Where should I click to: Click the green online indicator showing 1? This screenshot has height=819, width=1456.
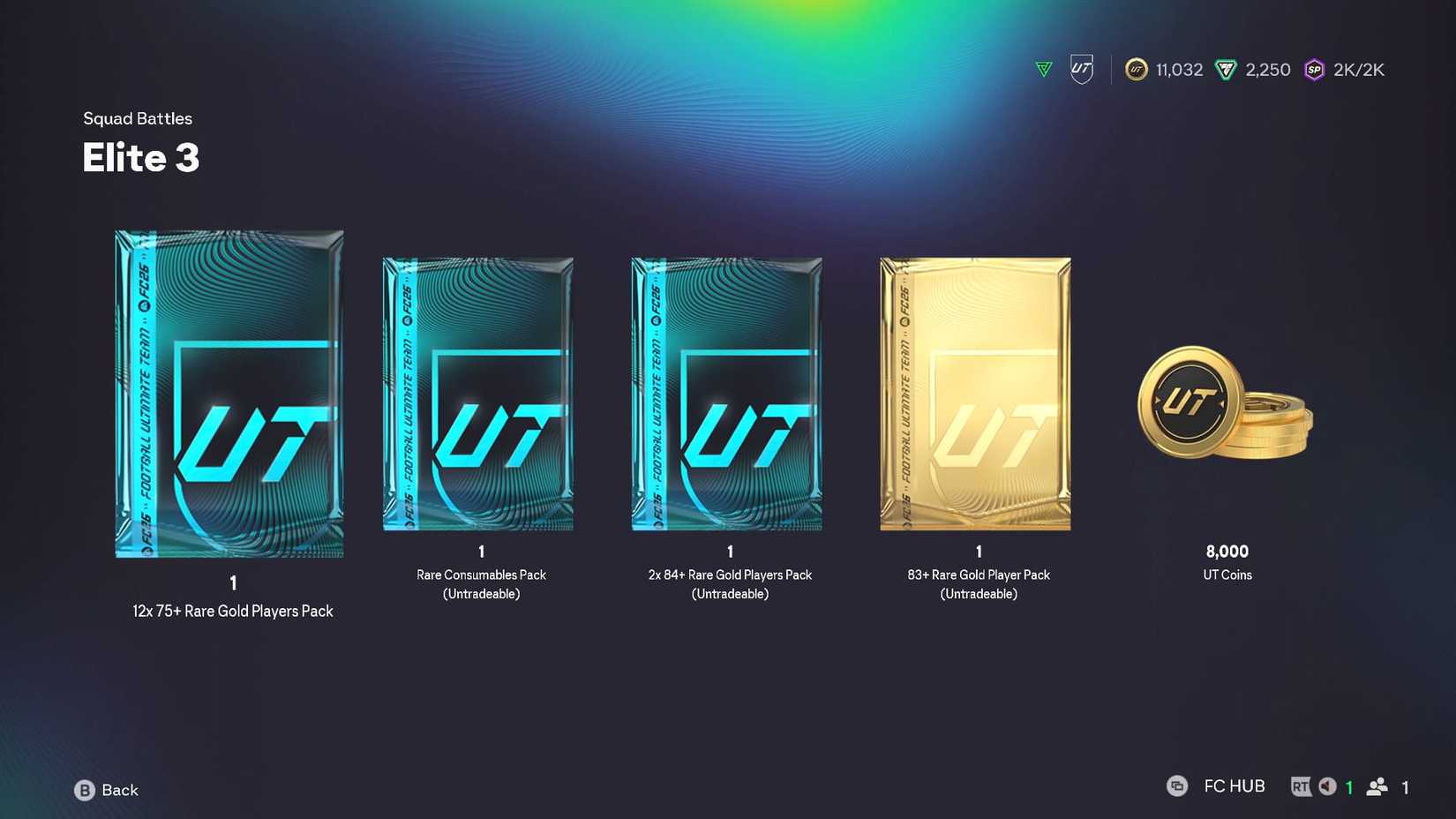click(1349, 785)
